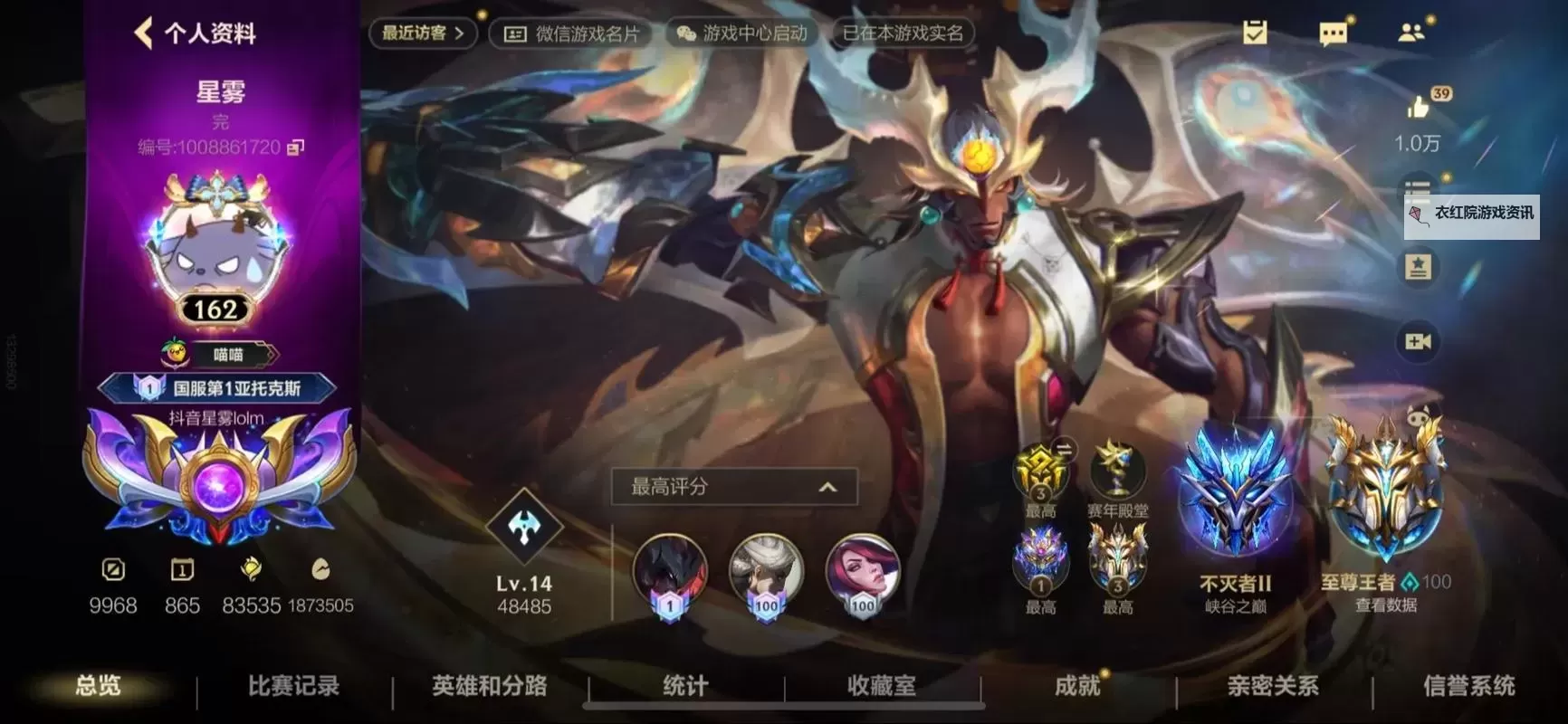
Task: Click the coin currency icon showing 83535
Action: [250, 570]
